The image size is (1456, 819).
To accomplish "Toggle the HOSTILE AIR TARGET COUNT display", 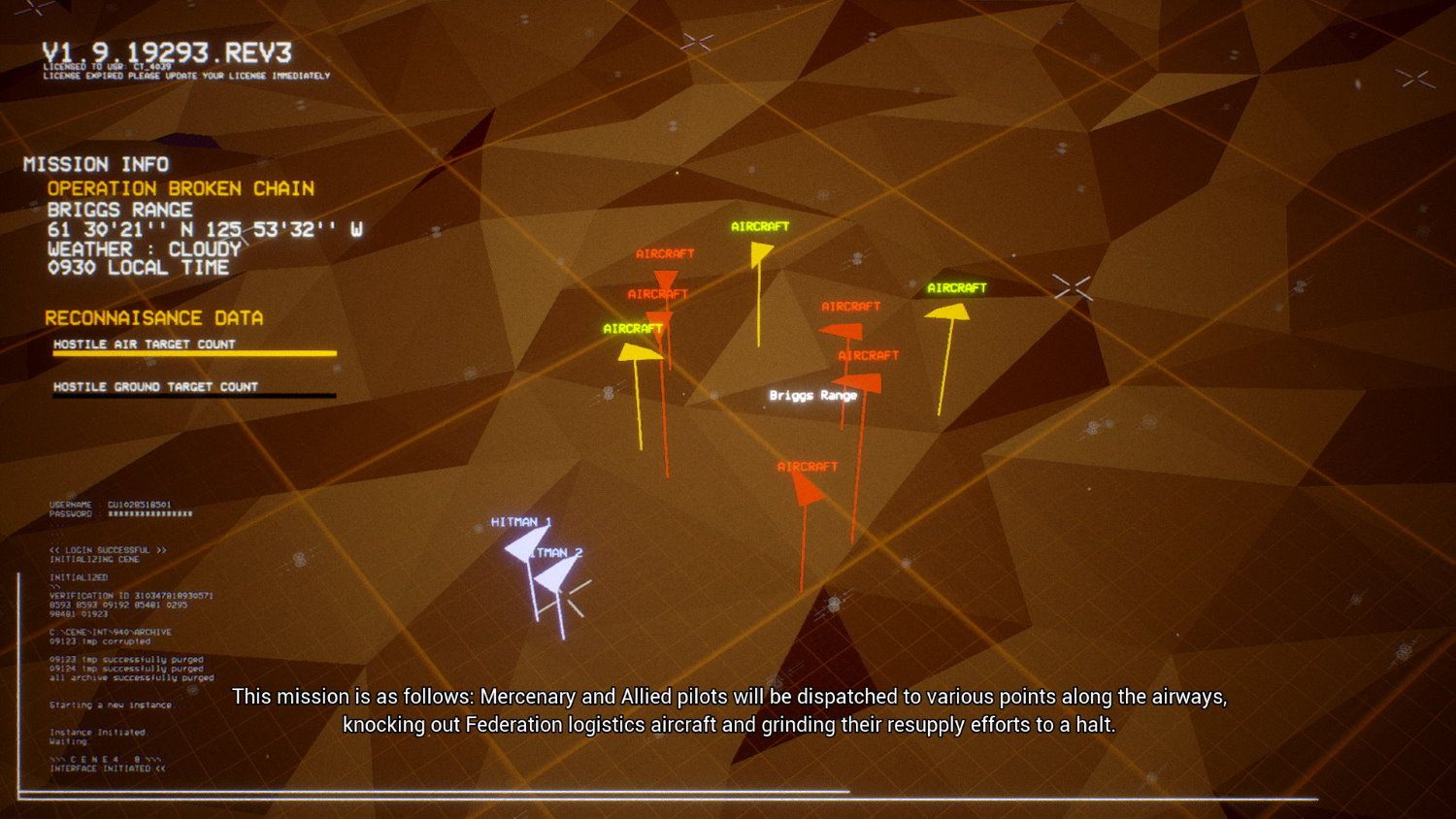I will click(145, 344).
